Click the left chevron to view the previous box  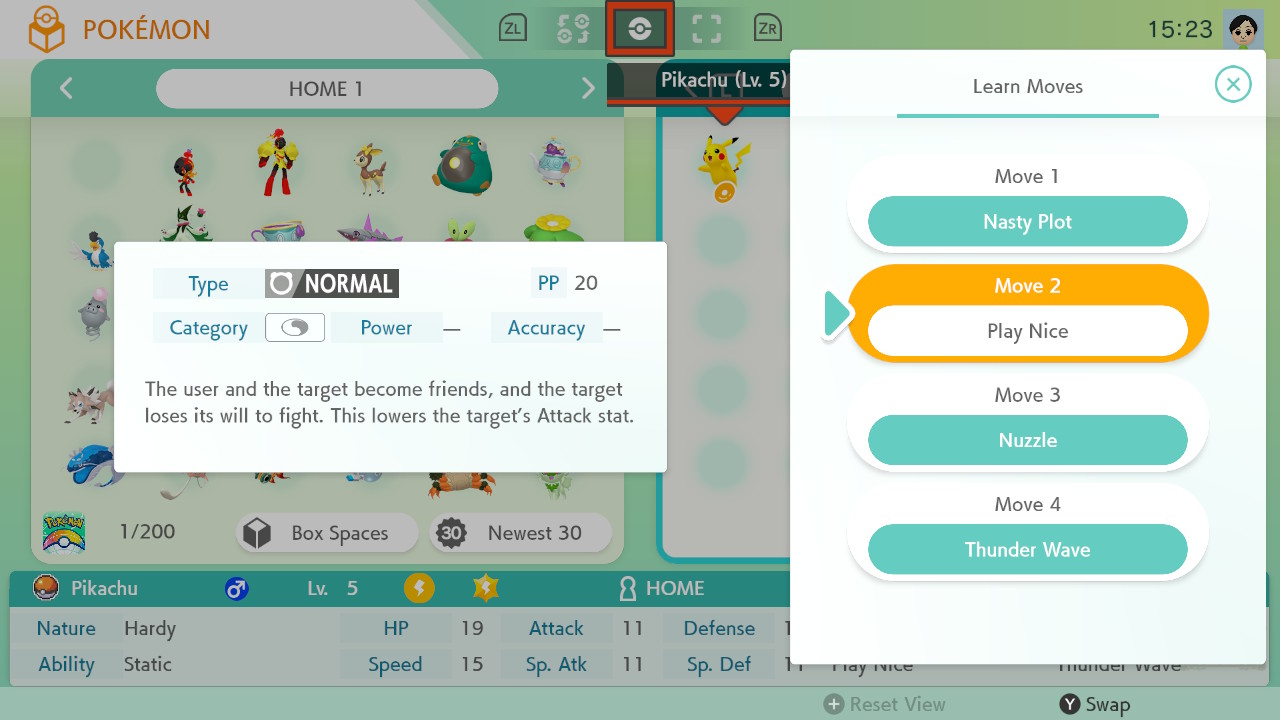pos(66,89)
